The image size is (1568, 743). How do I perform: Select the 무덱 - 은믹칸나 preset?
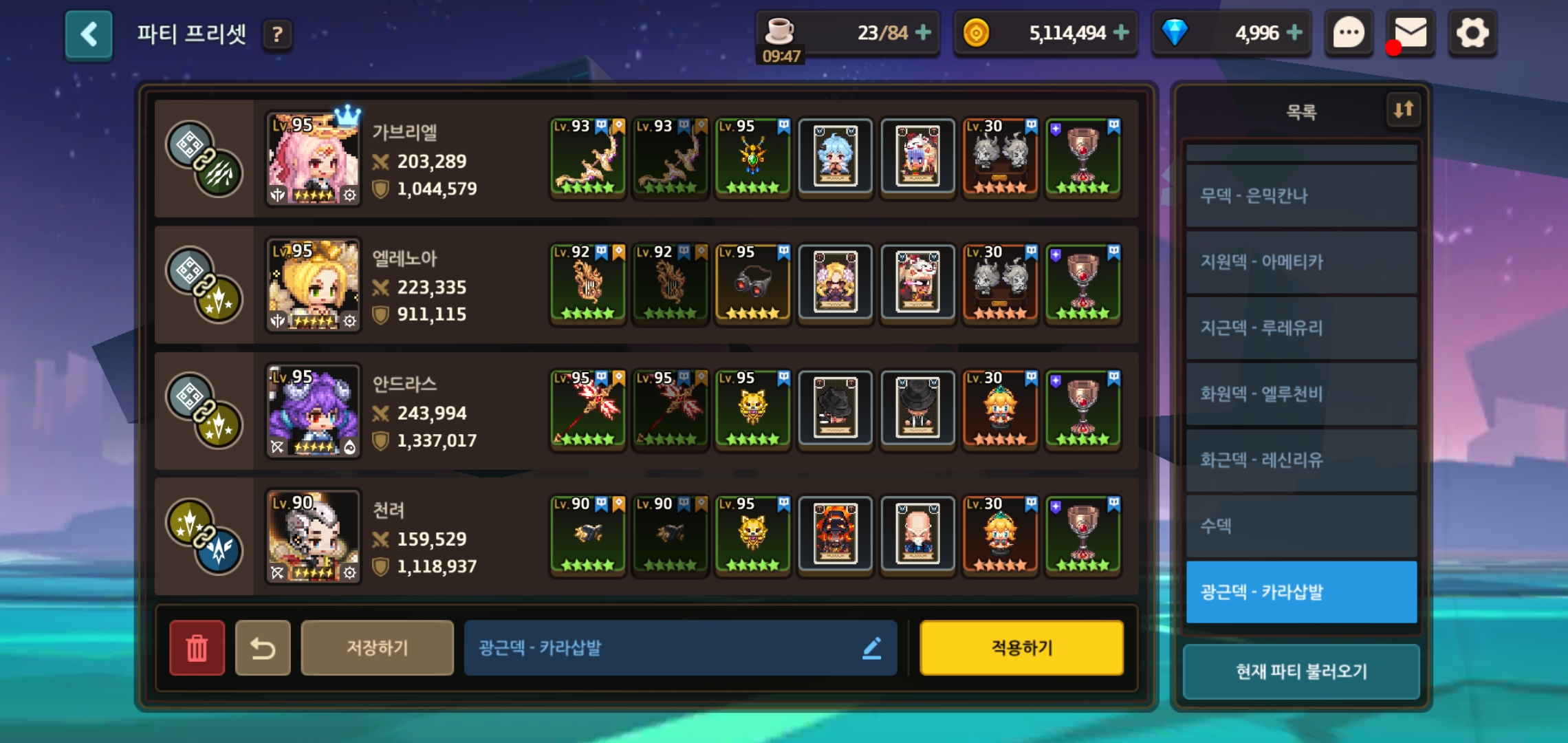click(1301, 196)
